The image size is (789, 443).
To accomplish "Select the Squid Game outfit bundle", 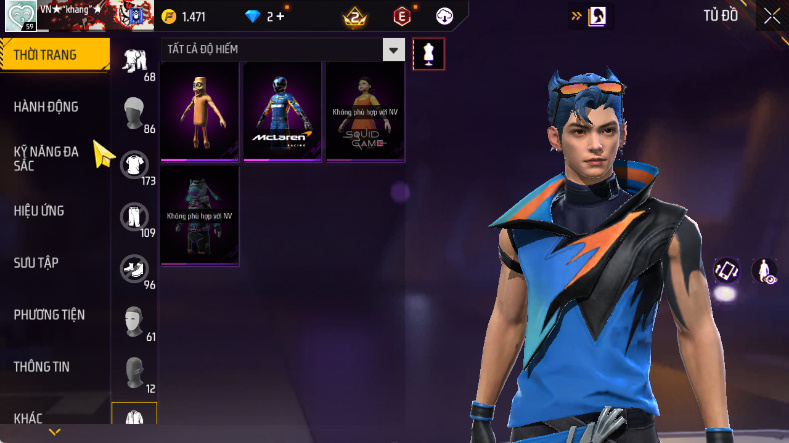I will (x=365, y=110).
